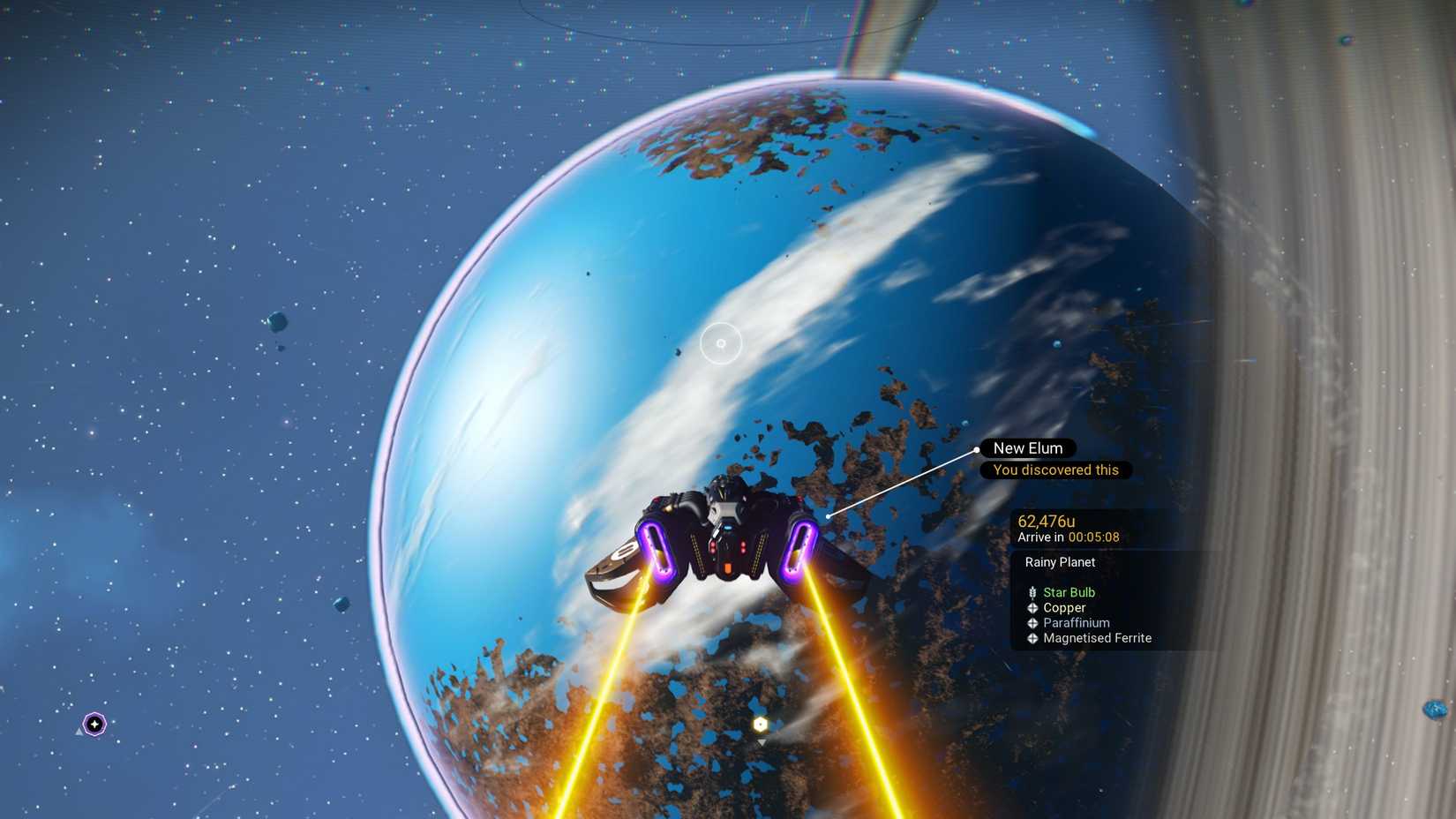Screen dimensions: 1456x819
Task: Click the grey triangle waypoint marker
Action: (761, 742)
